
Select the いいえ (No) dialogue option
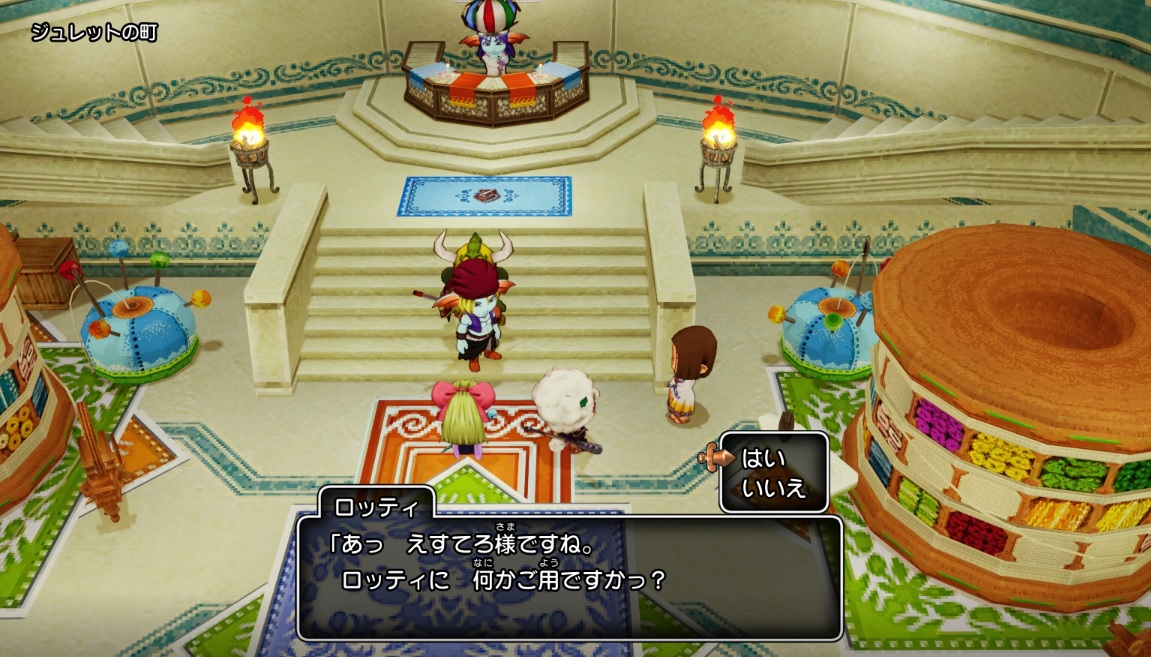click(x=773, y=488)
